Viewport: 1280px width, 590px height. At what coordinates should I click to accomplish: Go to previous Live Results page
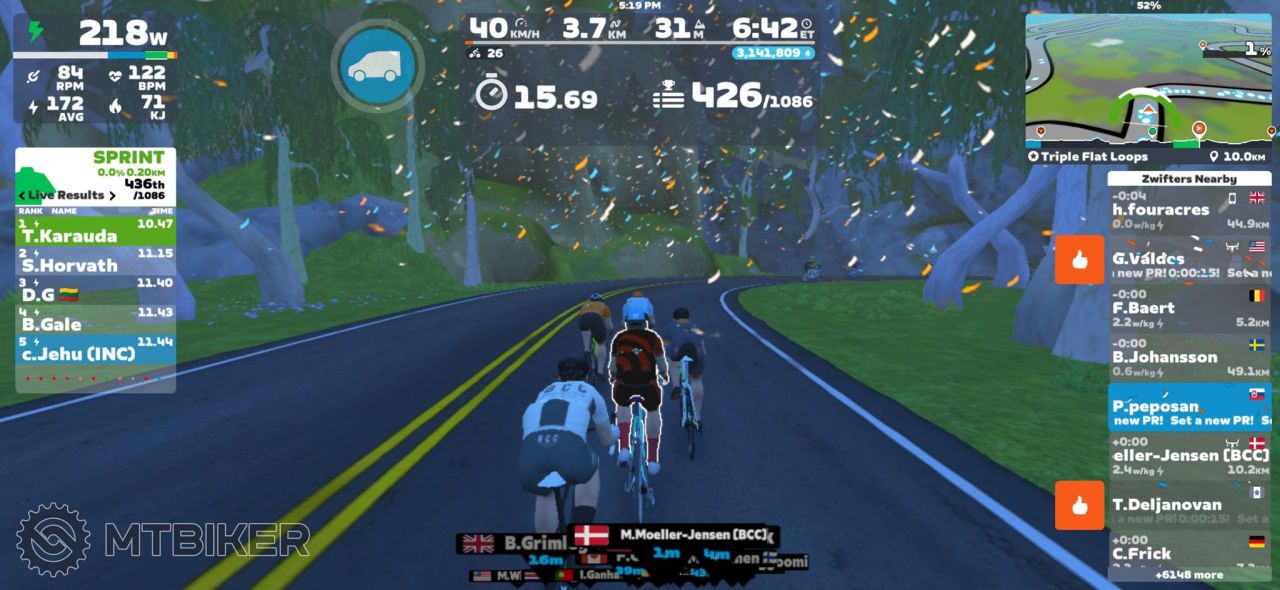(x=23, y=195)
